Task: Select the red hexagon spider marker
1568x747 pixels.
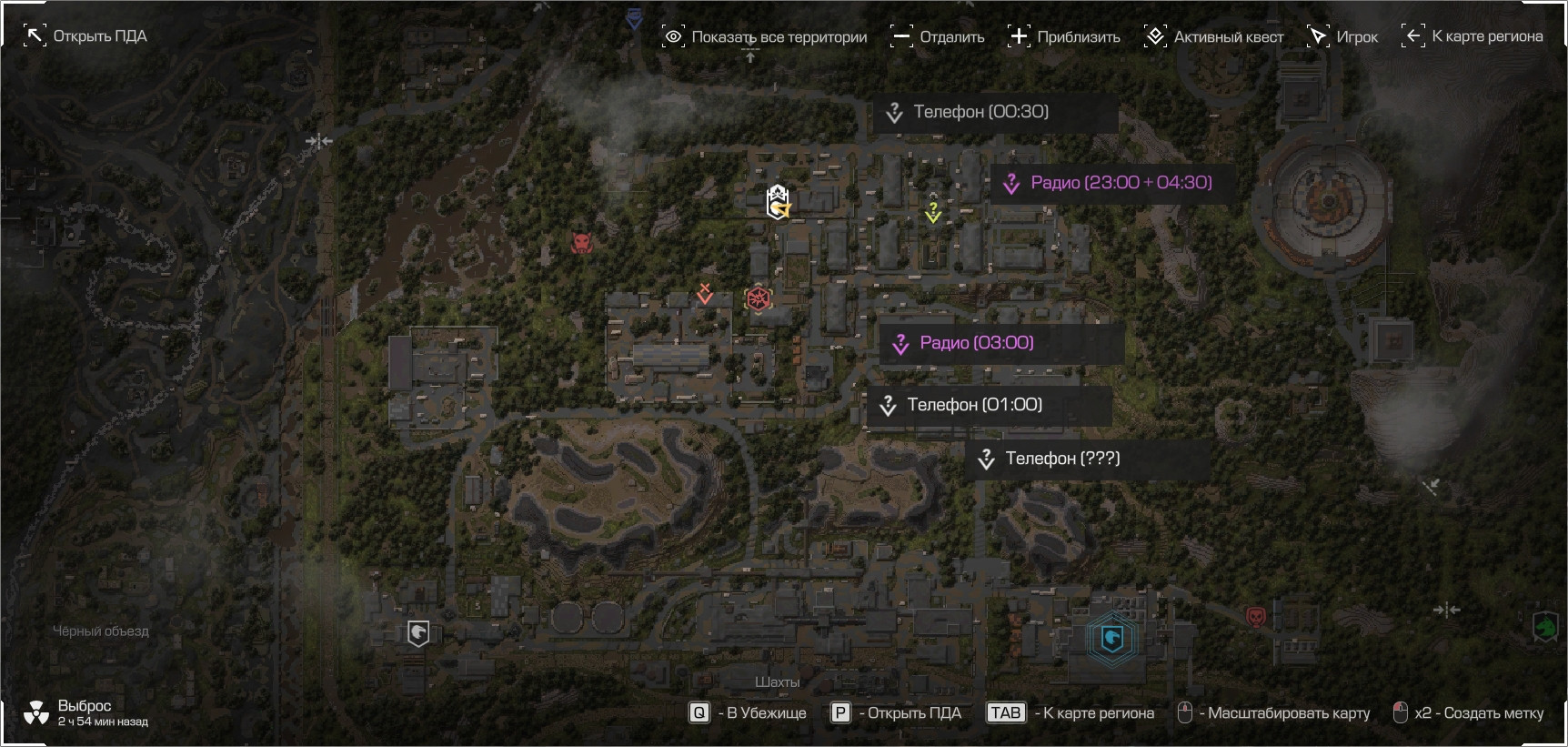Action: (758, 298)
